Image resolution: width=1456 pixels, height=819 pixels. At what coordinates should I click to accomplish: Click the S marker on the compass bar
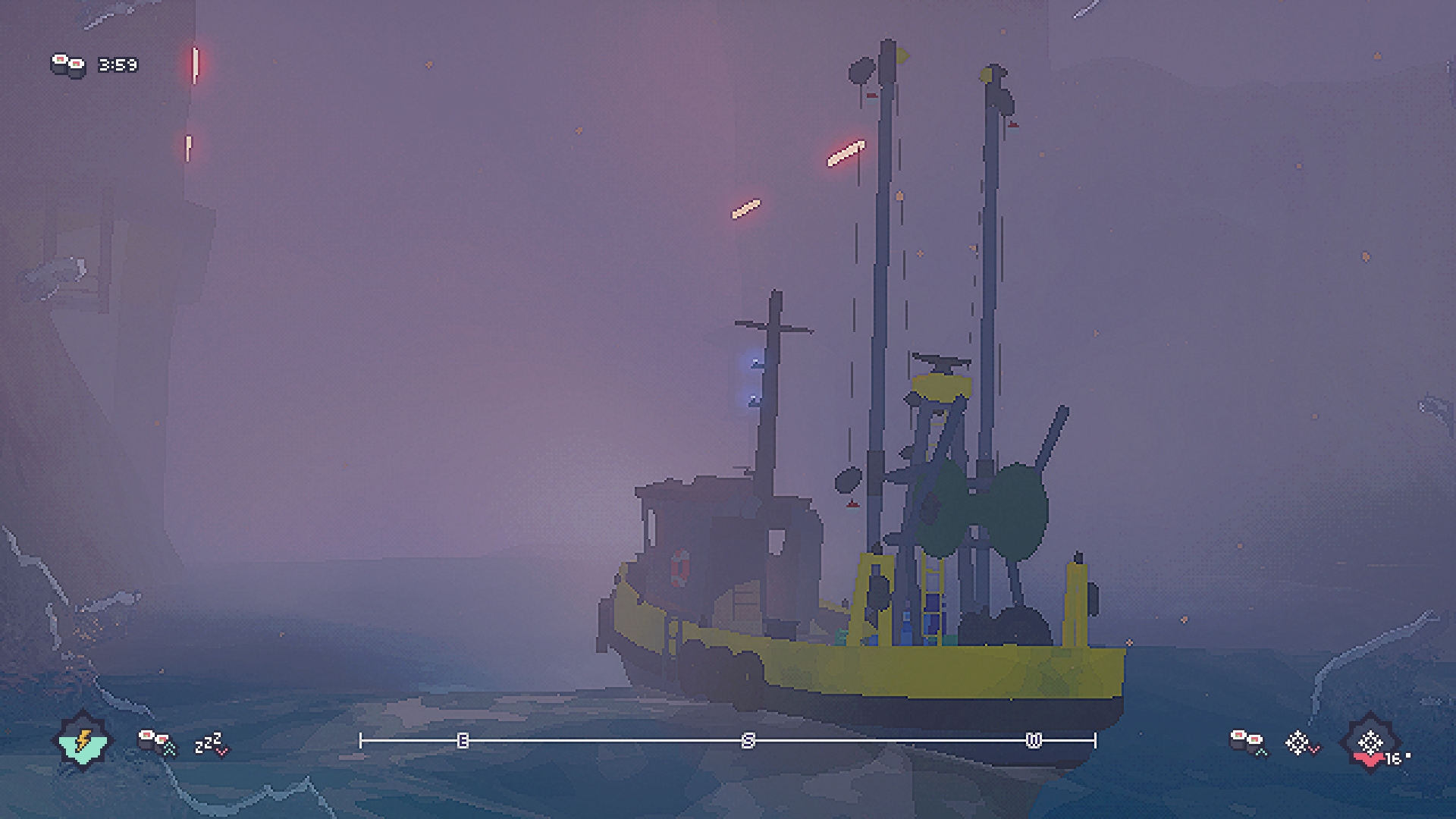[x=748, y=741]
